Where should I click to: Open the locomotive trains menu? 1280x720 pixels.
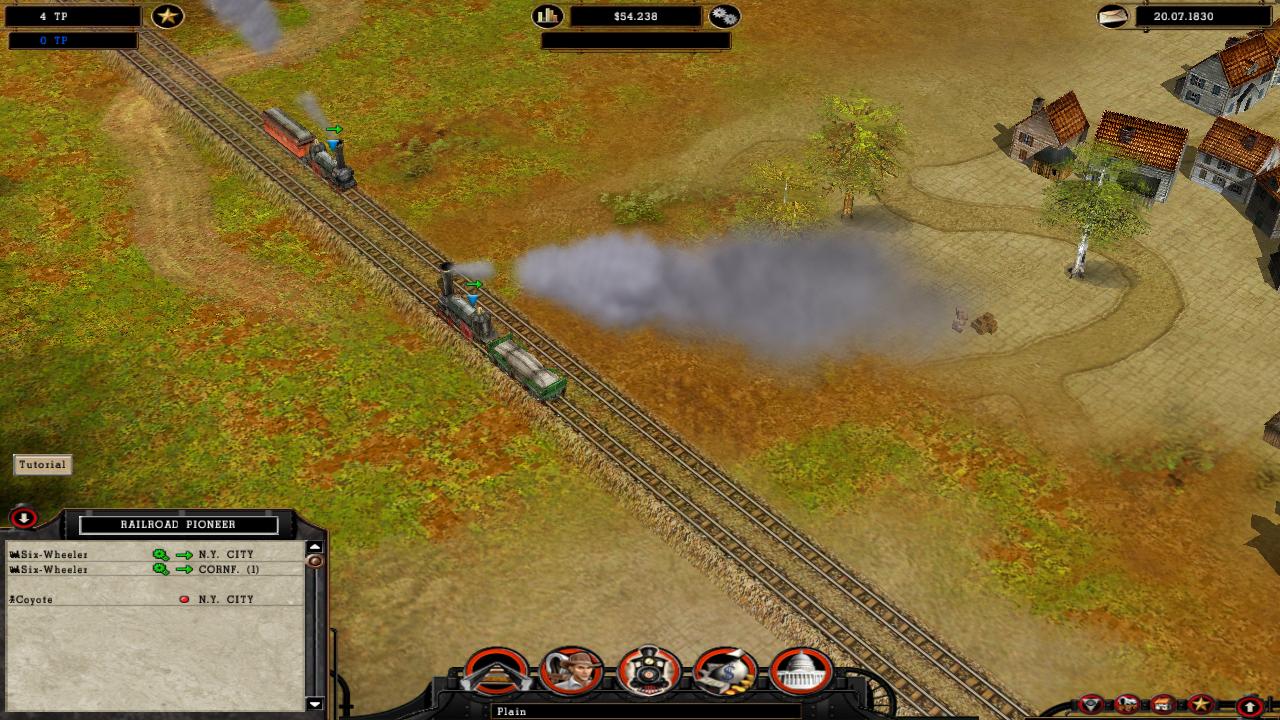click(x=649, y=672)
